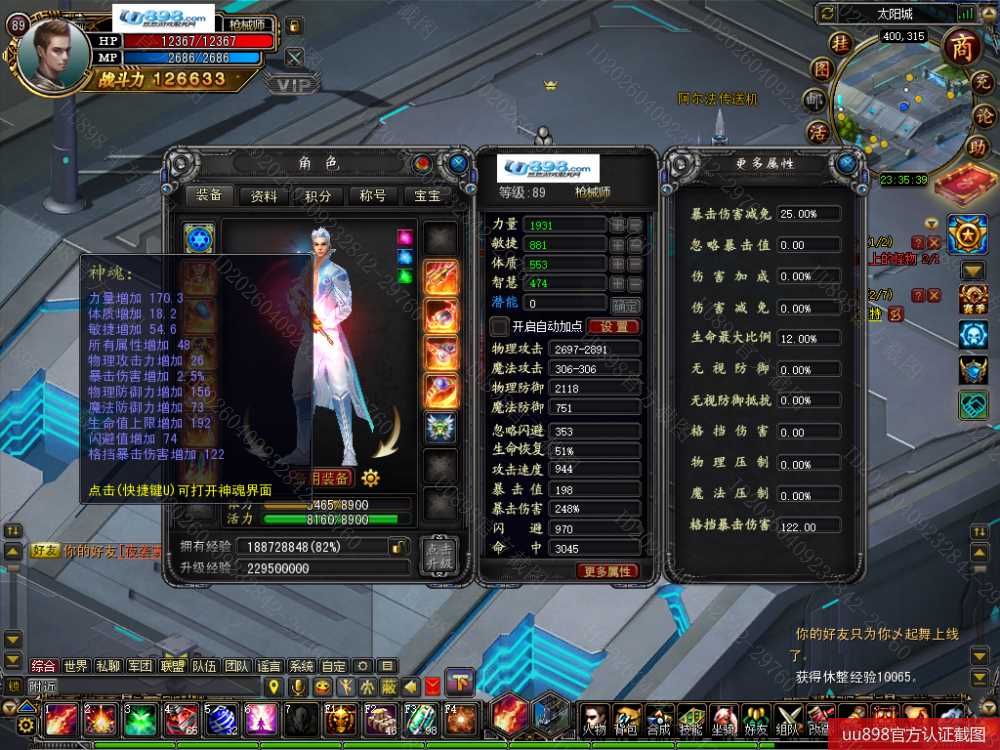This screenshot has height=750, width=1000.
Task: Switch chat to the 军团 channel
Action: (140, 666)
